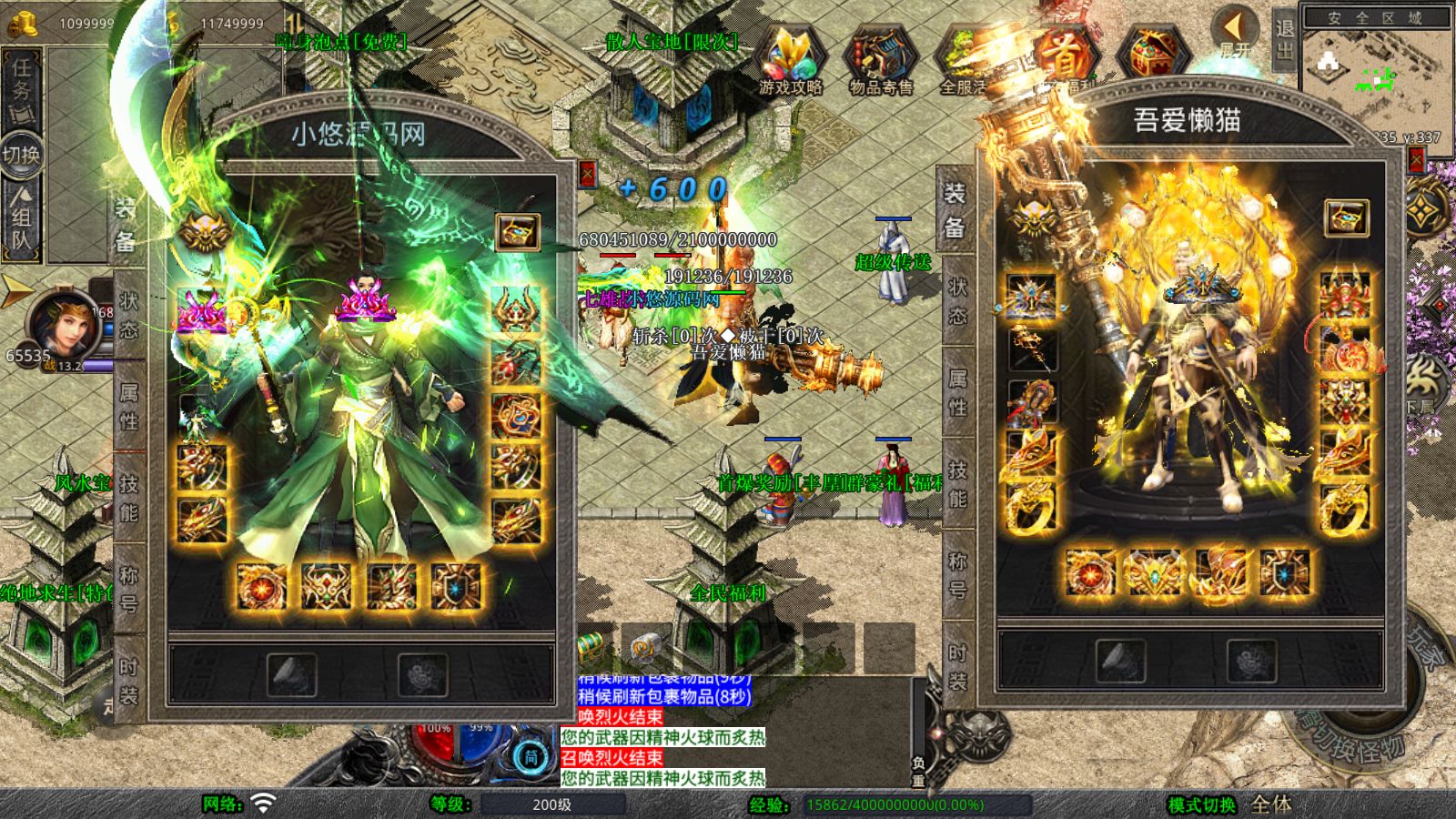This screenshot has height=819, width=1456.
Task: Close the 小悠源码网 equipment panel
Action: (x=587, y=174)
